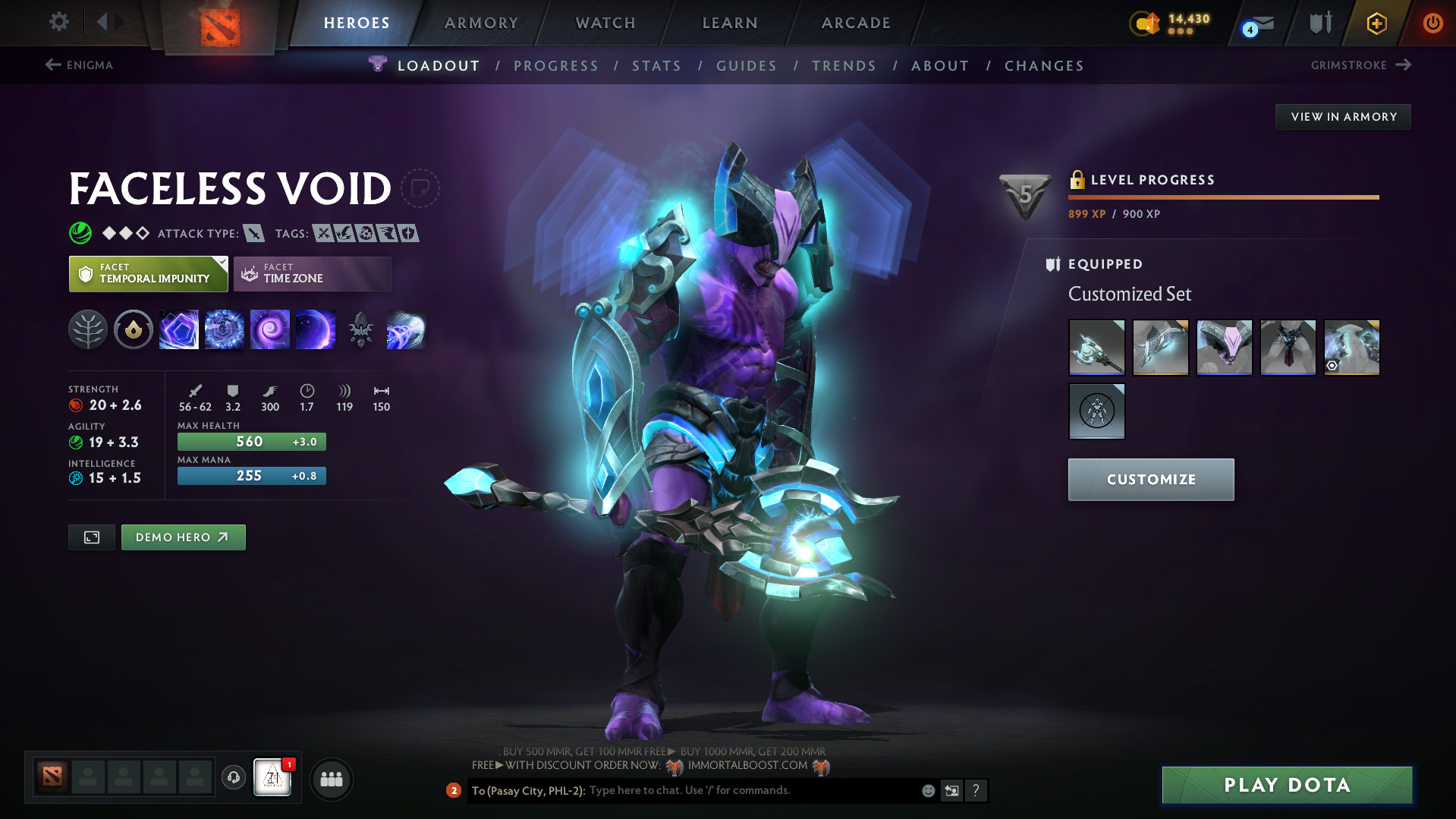Select the innate ability droplet icon

pyautogui.click(x=134, y=329)
